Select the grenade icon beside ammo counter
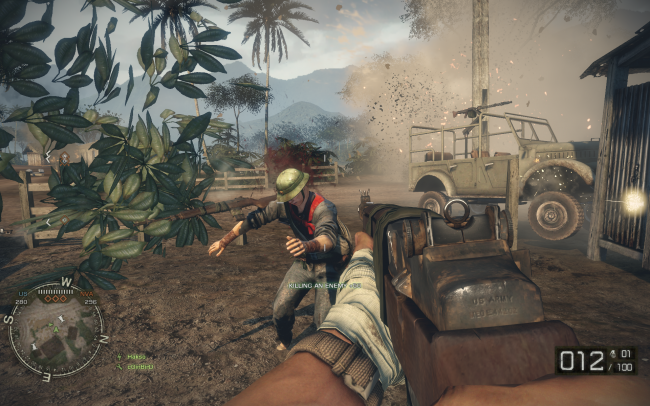The width and height of the screenshot is (650, 406). (613, 354)
